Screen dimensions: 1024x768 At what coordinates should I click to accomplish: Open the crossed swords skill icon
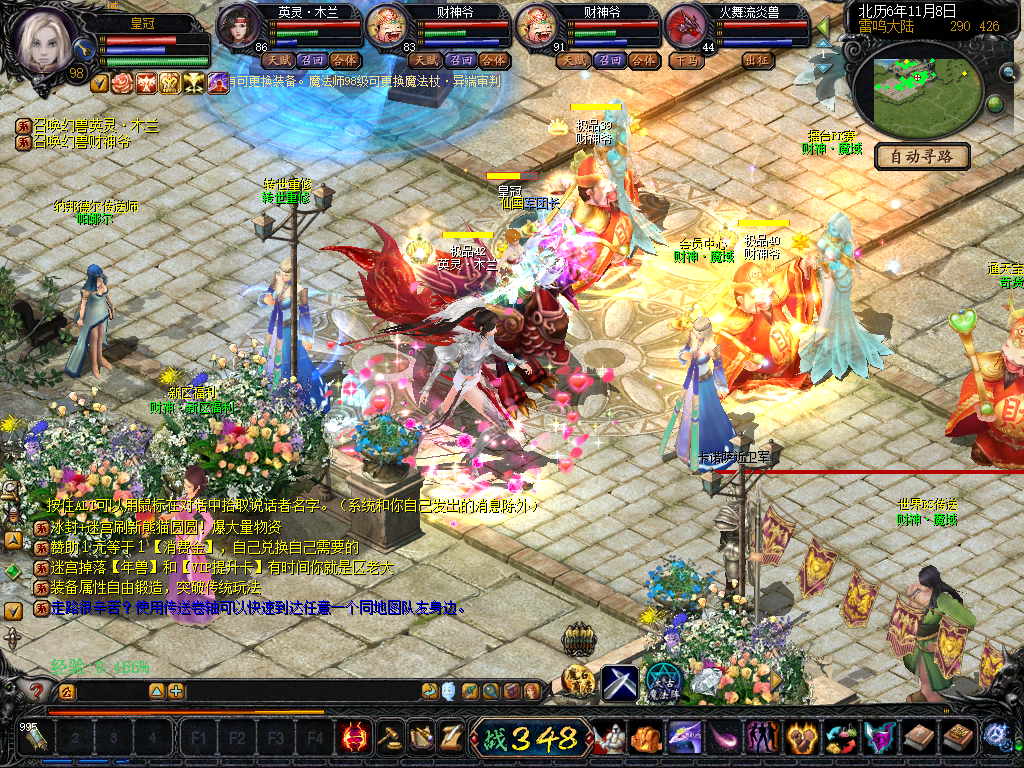(619, 682)
